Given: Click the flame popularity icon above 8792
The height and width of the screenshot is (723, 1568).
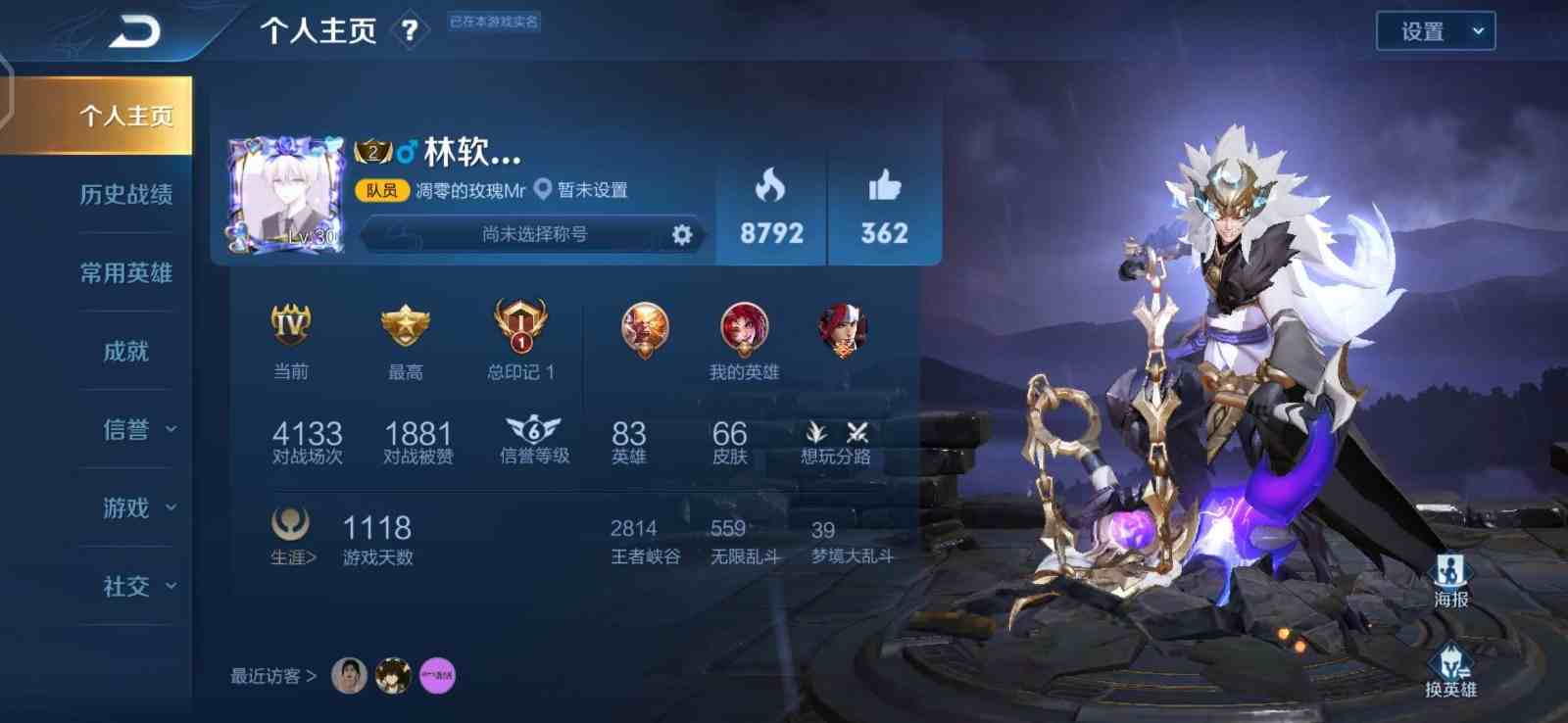Looking at the screenshot, I should (770, 186).
